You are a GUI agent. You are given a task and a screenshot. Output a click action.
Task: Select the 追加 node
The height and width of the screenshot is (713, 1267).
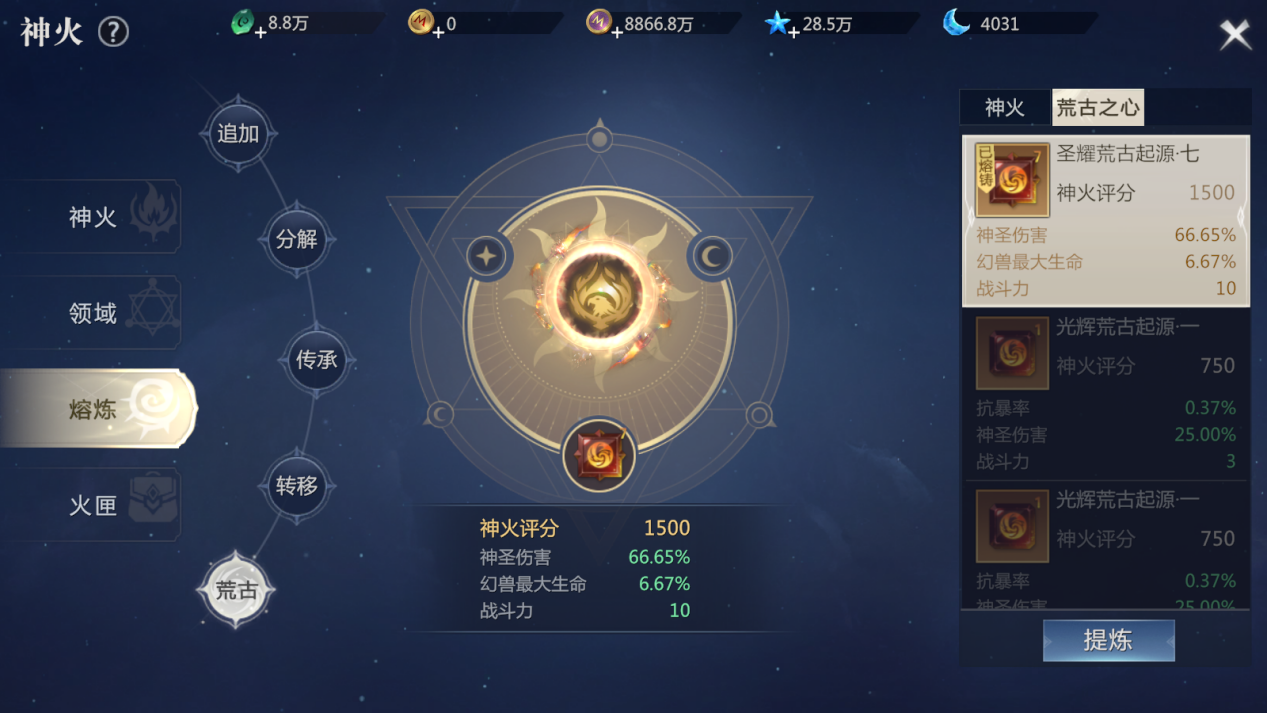click(x=238, y=134)
